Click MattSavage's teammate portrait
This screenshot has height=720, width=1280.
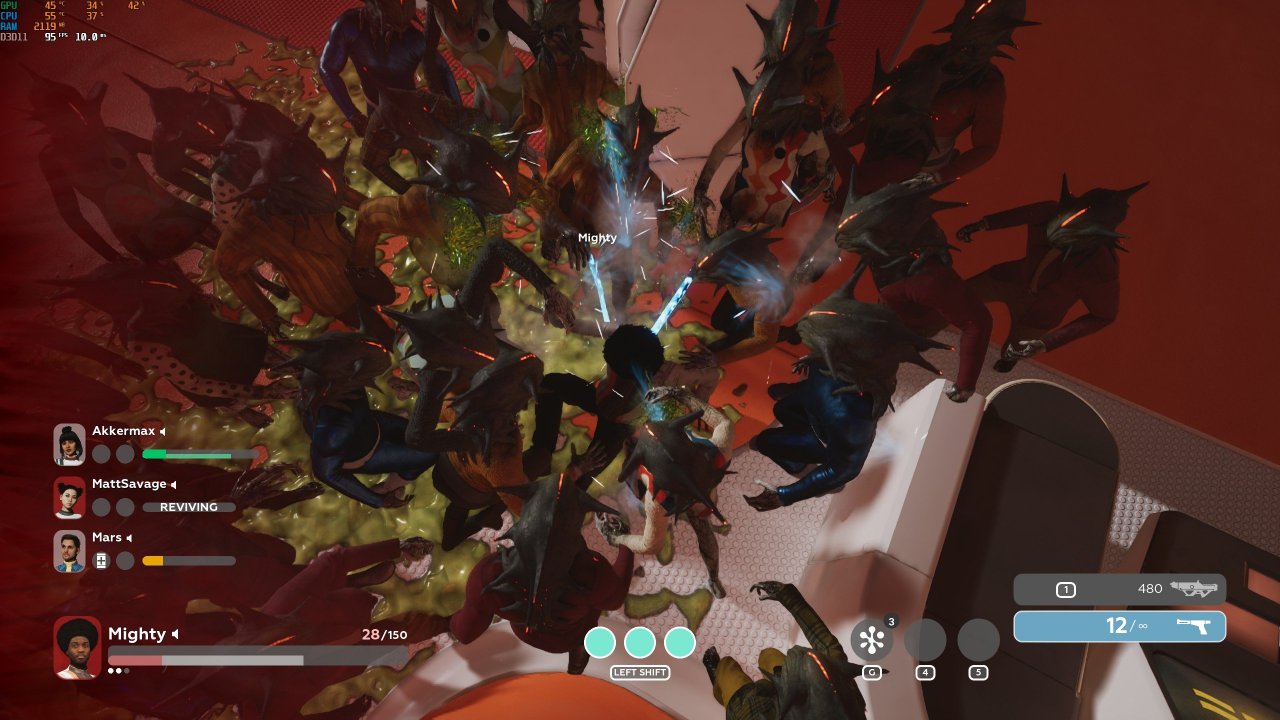[69, 497]
